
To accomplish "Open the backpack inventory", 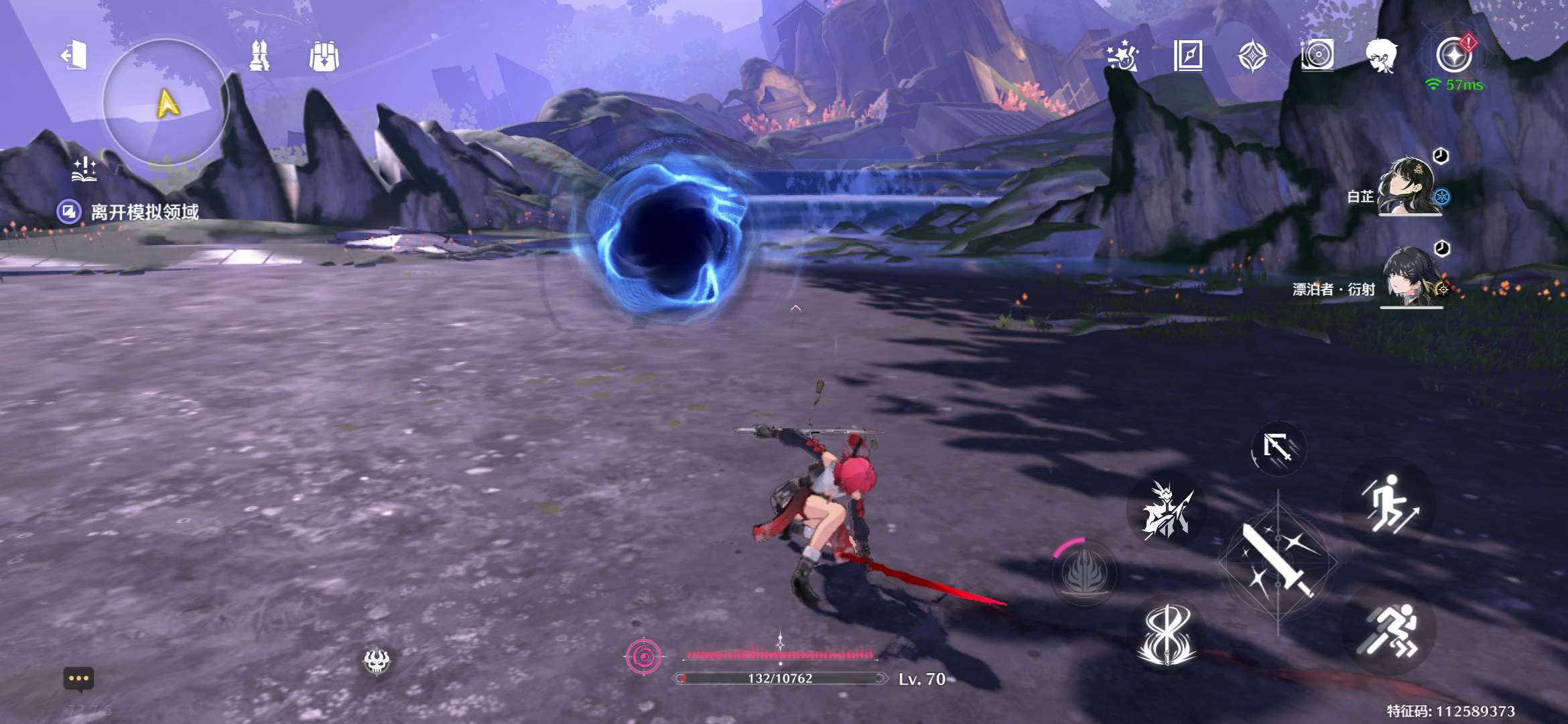I will [x=324, y=56].
